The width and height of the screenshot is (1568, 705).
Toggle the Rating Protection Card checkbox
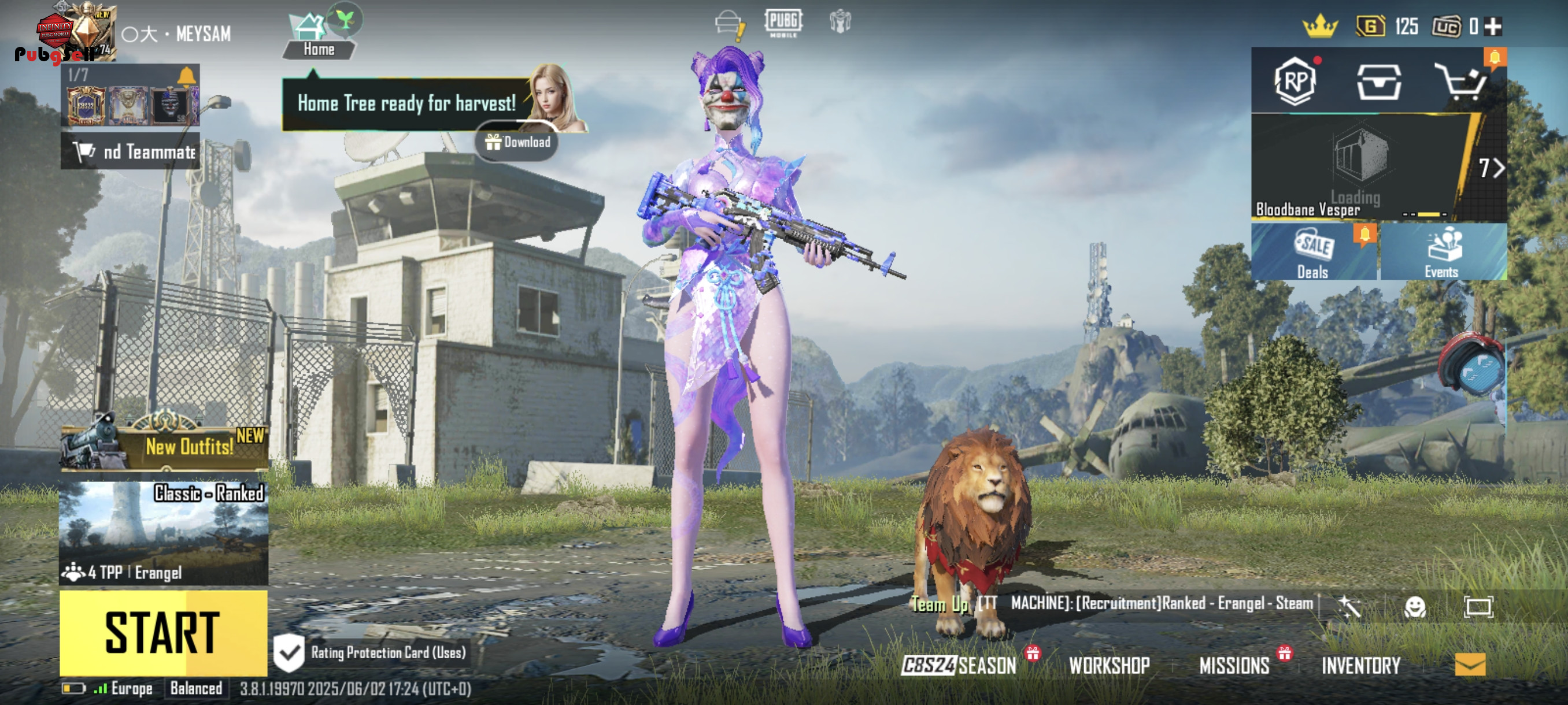tap(289, 652)
